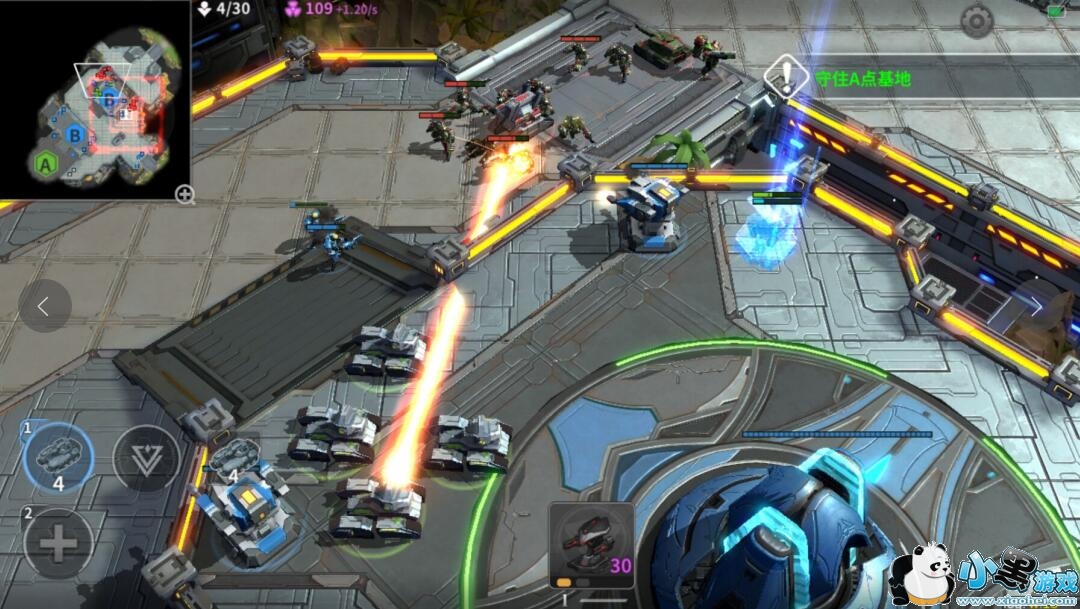Zoom the minimap with the magnifier button
The image size is (1080, 609).
point(184,194)
